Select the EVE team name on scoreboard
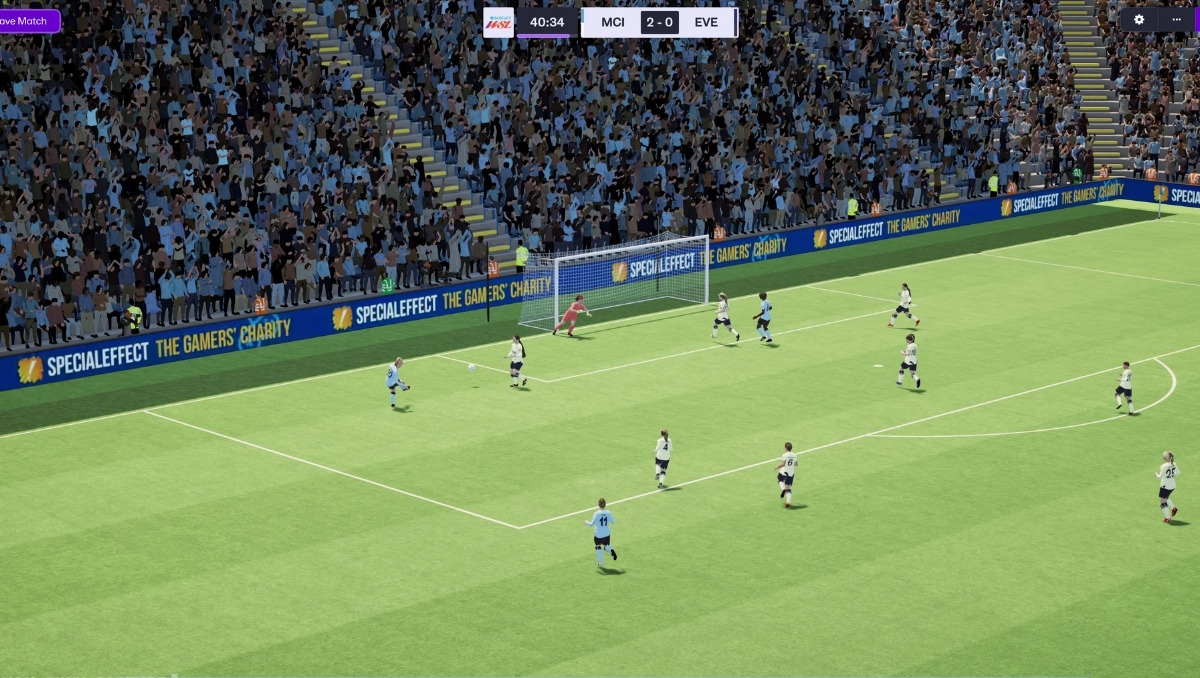Viewport: 1200px width, 678px height. coord(706,22)
